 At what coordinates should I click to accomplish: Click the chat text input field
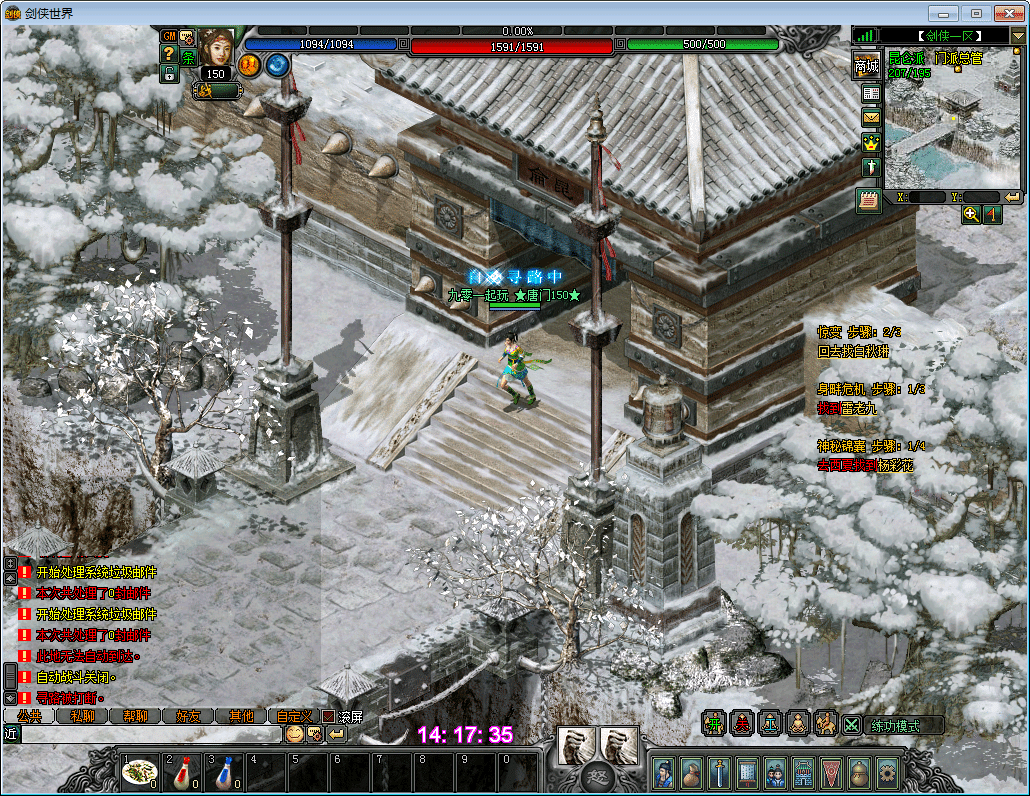click(x=150, y=734)
